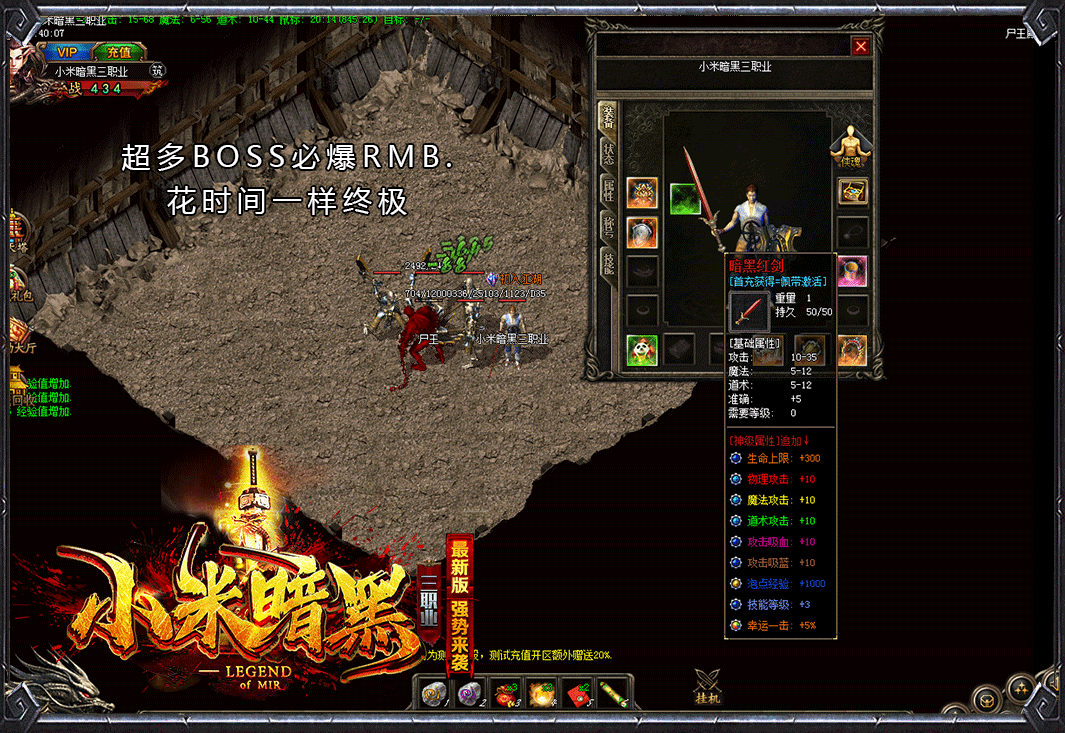The image size is (1065, 733).
Task: Activate the fireball orb hotbar item
Action: (x=541, y=692)
